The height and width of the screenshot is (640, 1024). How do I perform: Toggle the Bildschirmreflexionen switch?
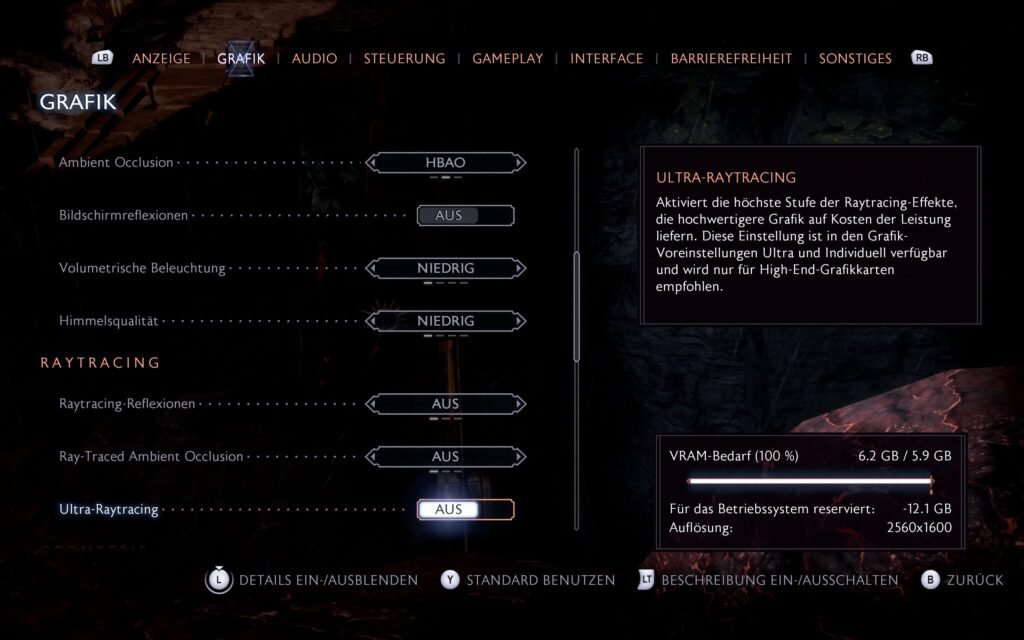pos(465,215)
